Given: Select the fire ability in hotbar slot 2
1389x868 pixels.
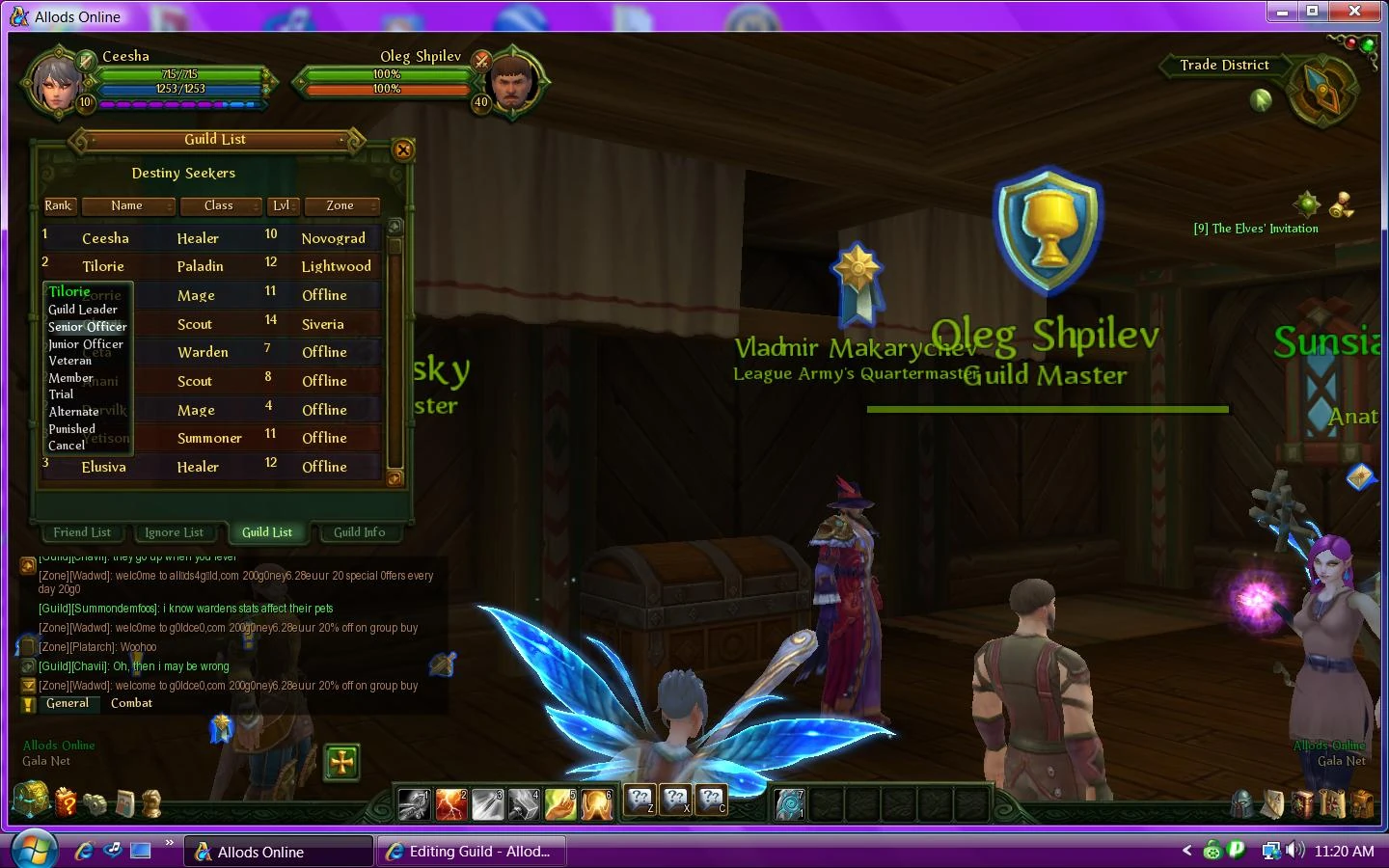Looking at the screenshot, I should pyautogui.click(x=451, y=802).
